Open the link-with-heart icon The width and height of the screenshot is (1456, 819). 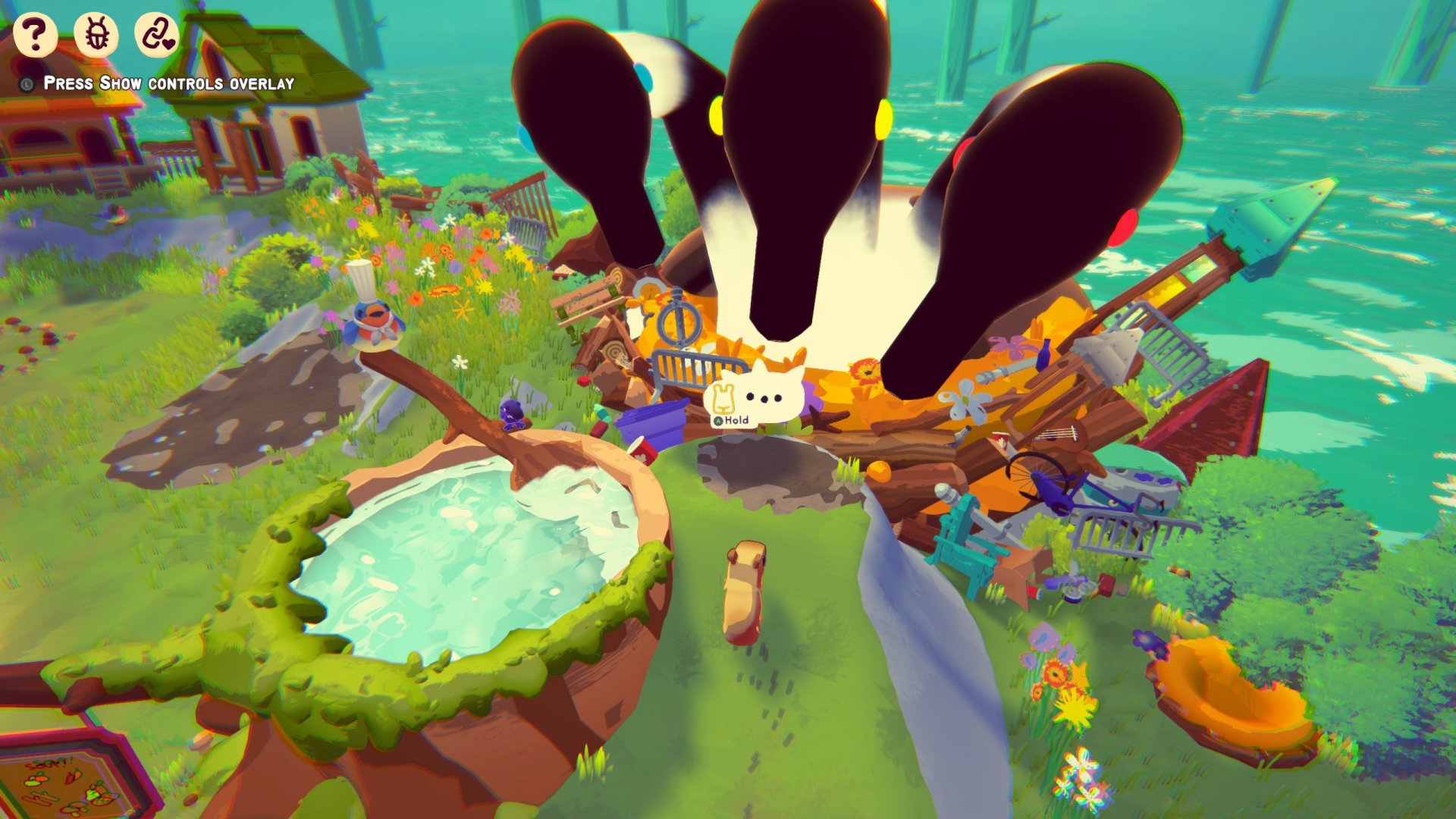pos(157,35)
